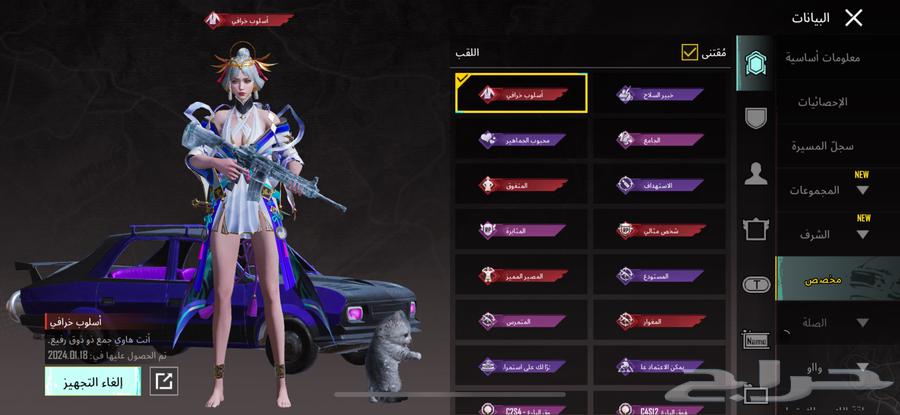Image resolution: width=900 pixels, height=415 pixels.
Task: Select the الاستهداف title
Action: (659, 184)
